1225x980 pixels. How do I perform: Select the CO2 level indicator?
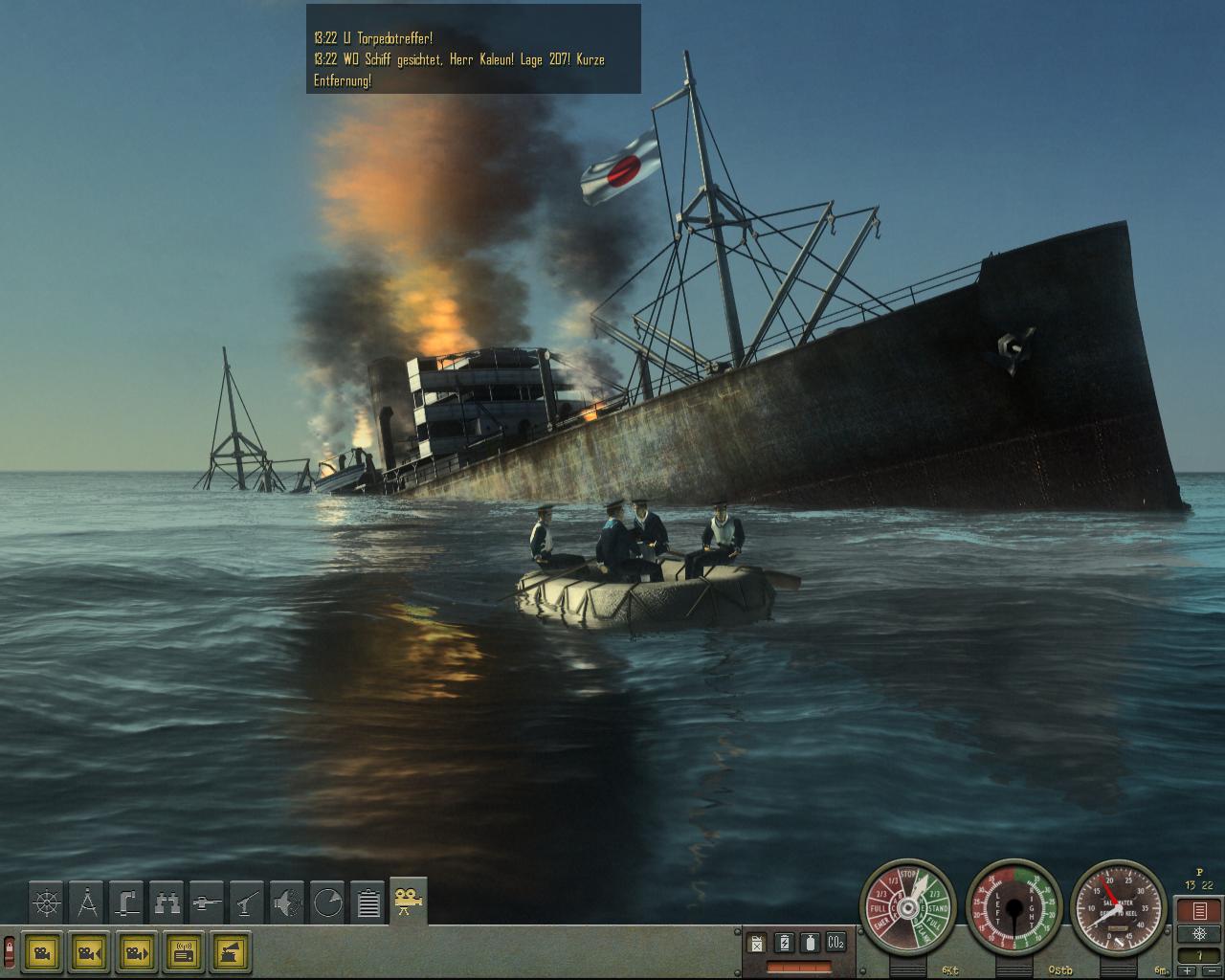point(835,943)
